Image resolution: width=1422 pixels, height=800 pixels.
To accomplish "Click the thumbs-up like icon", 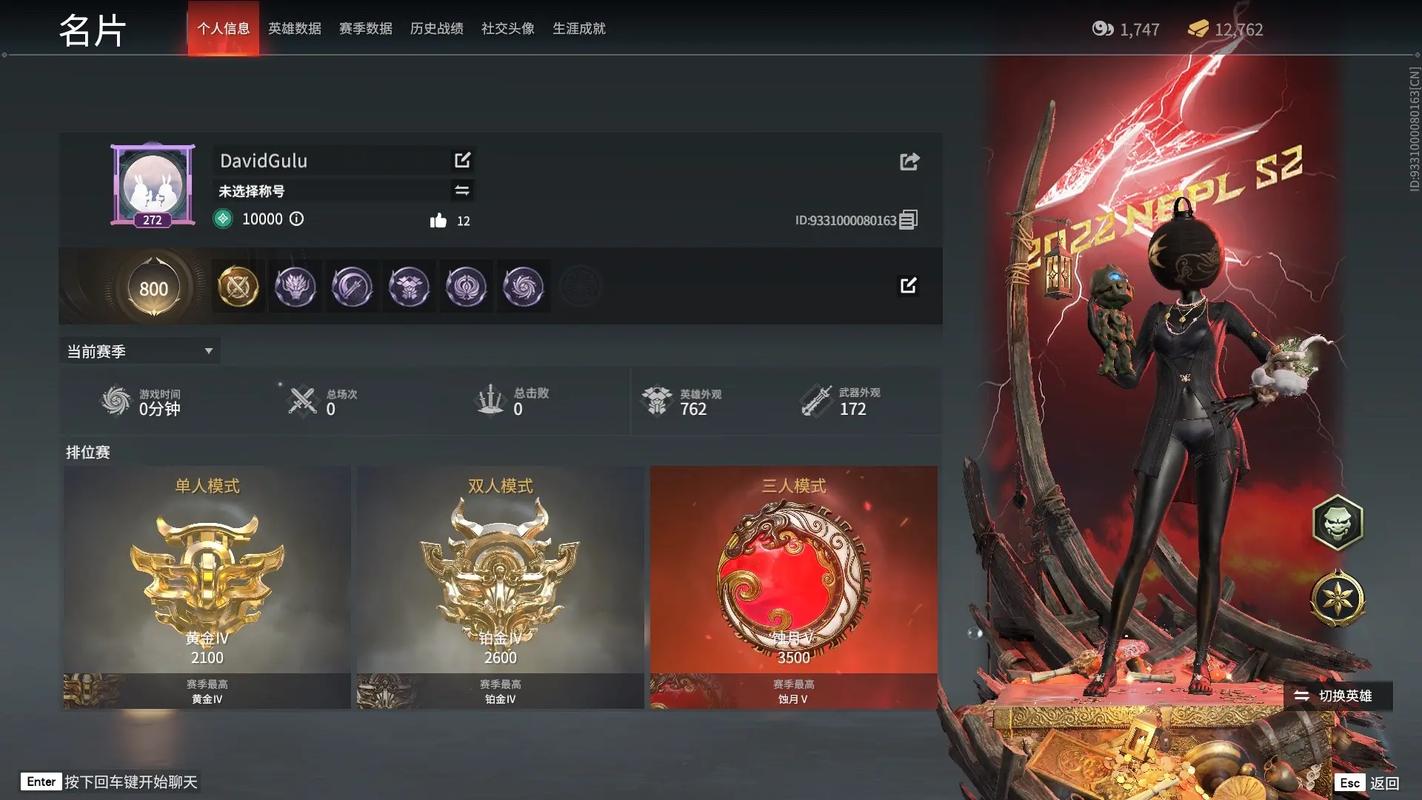I will (438, 221).
